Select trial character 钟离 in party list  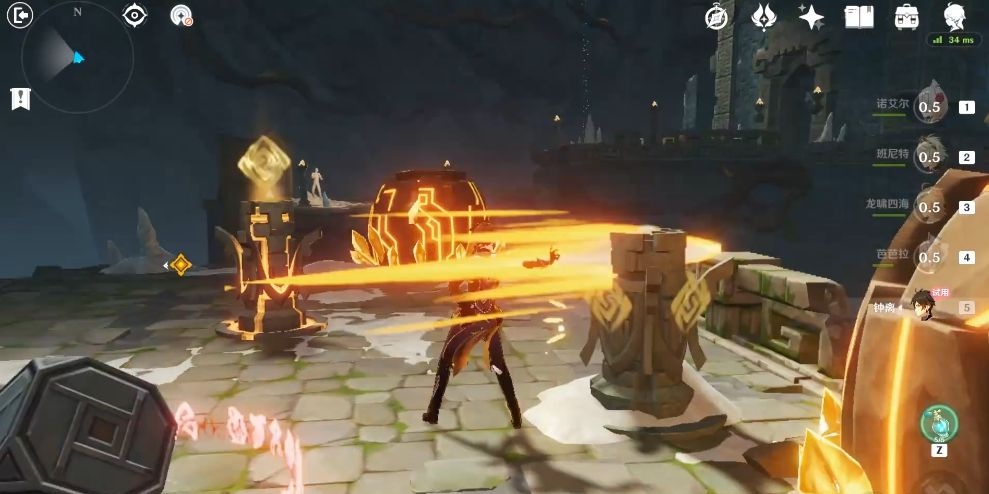tap(925, 306)
